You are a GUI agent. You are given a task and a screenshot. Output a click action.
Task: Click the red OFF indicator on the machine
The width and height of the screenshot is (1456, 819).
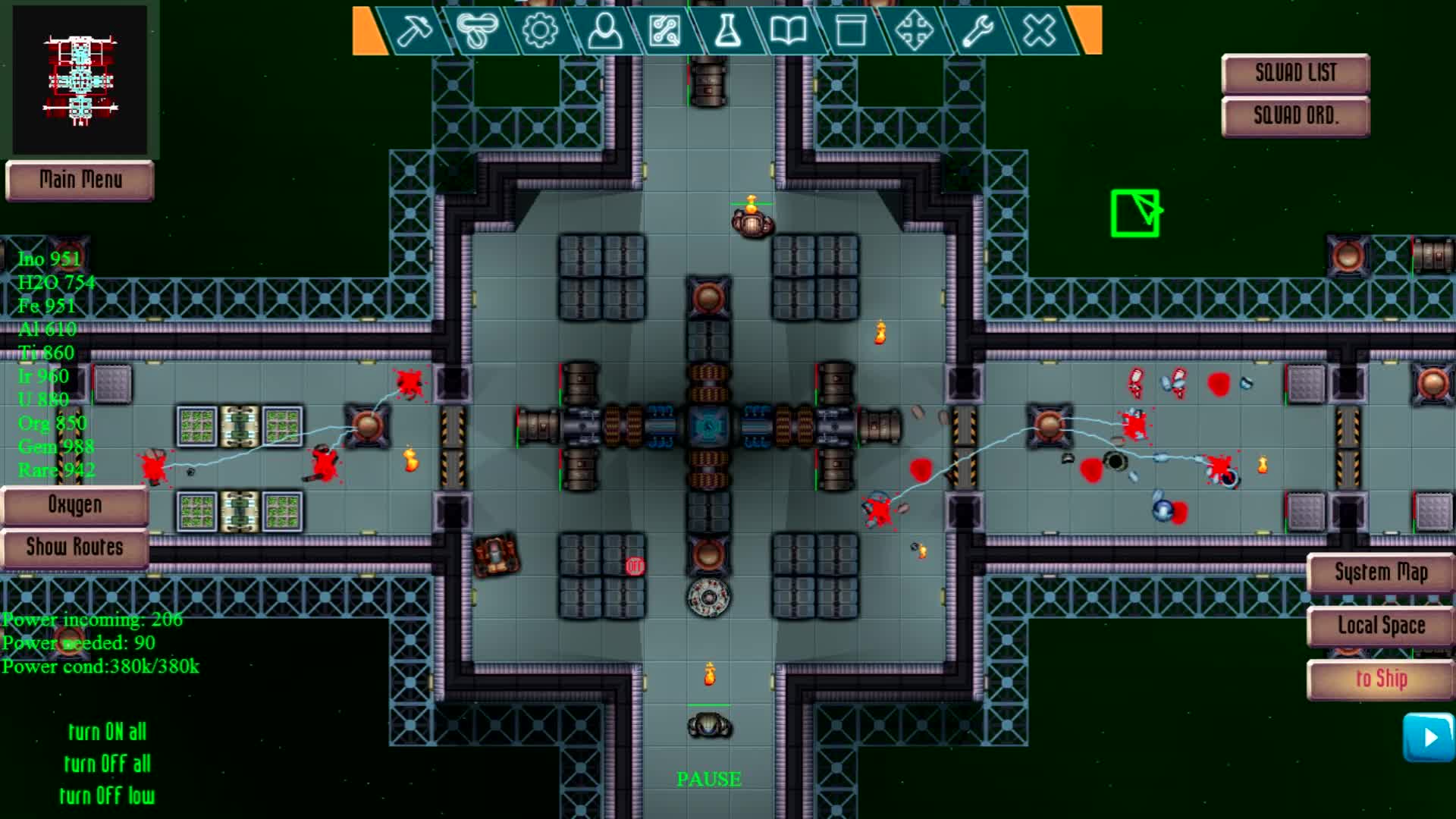click(634, 565)
